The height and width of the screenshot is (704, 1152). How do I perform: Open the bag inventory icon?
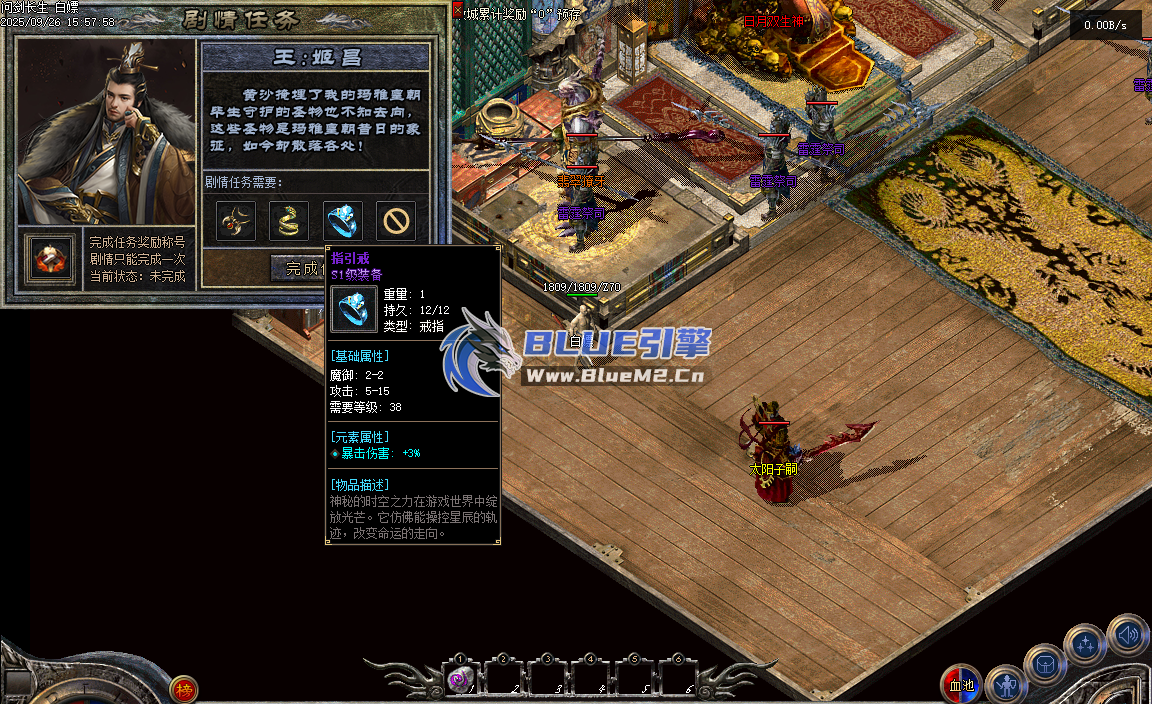1045,665
